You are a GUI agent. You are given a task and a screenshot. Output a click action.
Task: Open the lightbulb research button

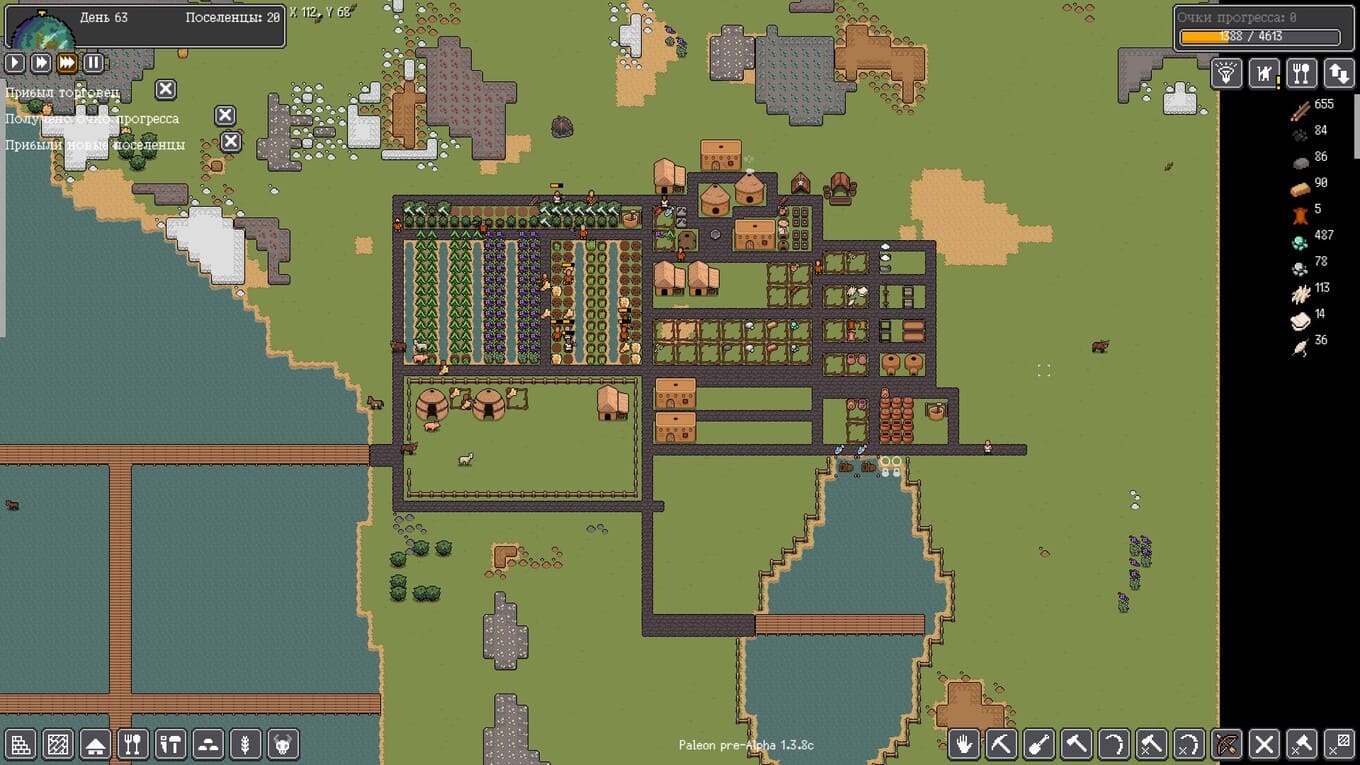click(x=1227, y=73)
